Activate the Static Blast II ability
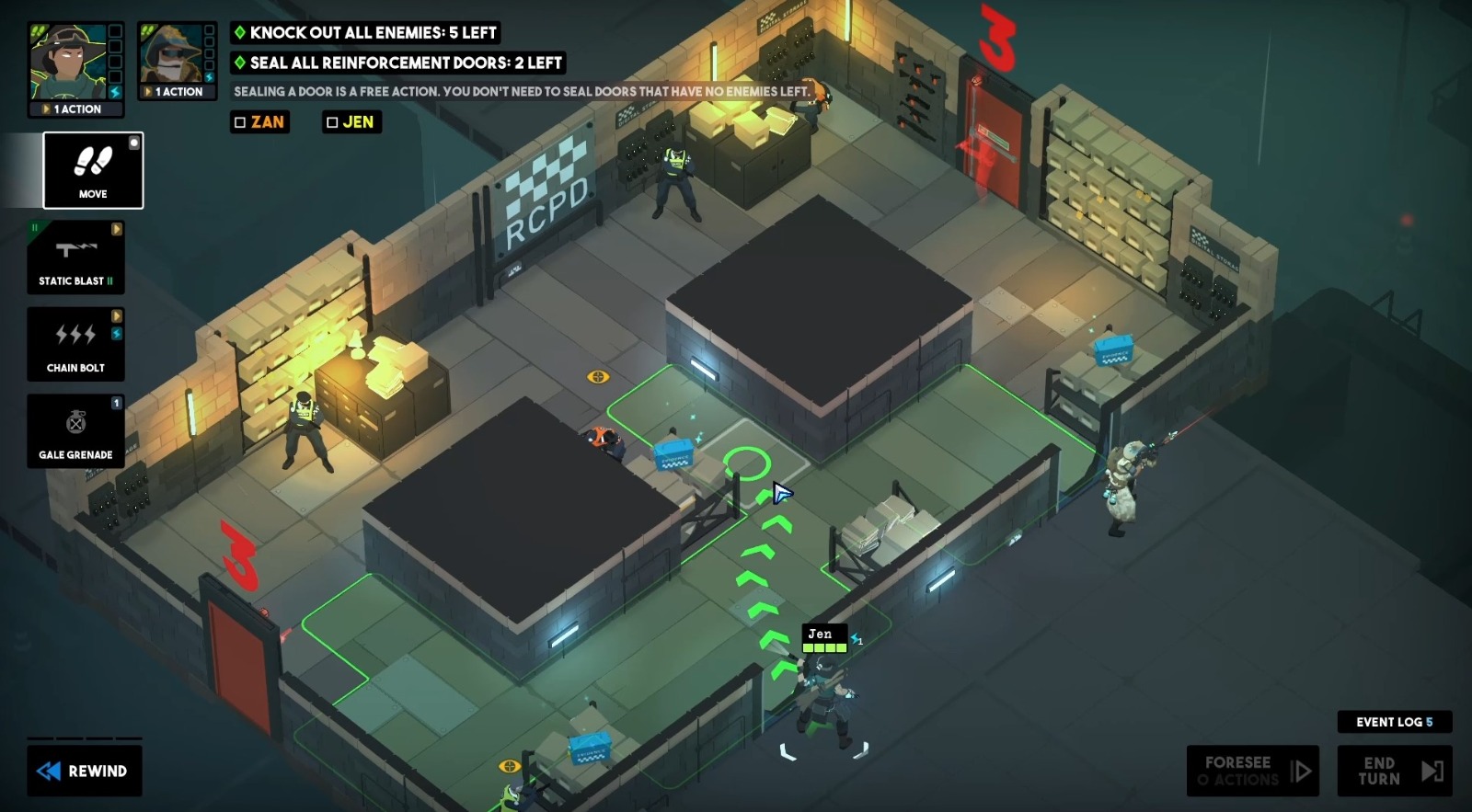 (76, 256)
